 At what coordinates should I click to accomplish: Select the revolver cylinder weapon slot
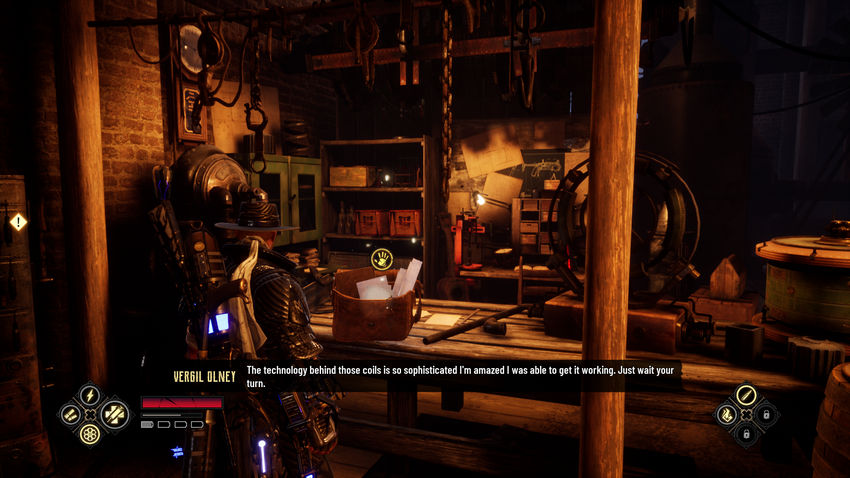(x=90, y=434)
